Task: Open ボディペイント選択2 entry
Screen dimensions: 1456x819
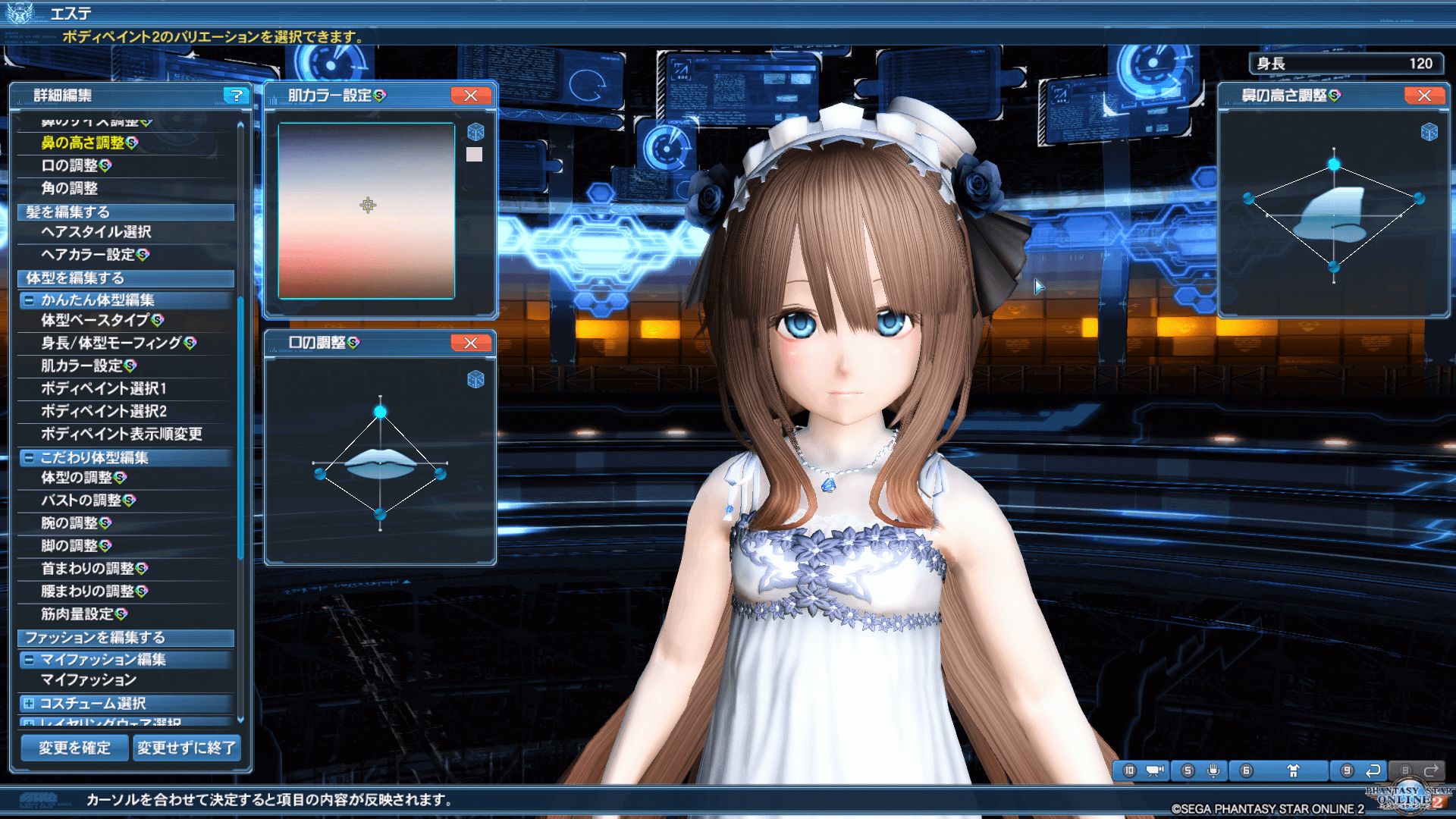Action: click(104, 411)
